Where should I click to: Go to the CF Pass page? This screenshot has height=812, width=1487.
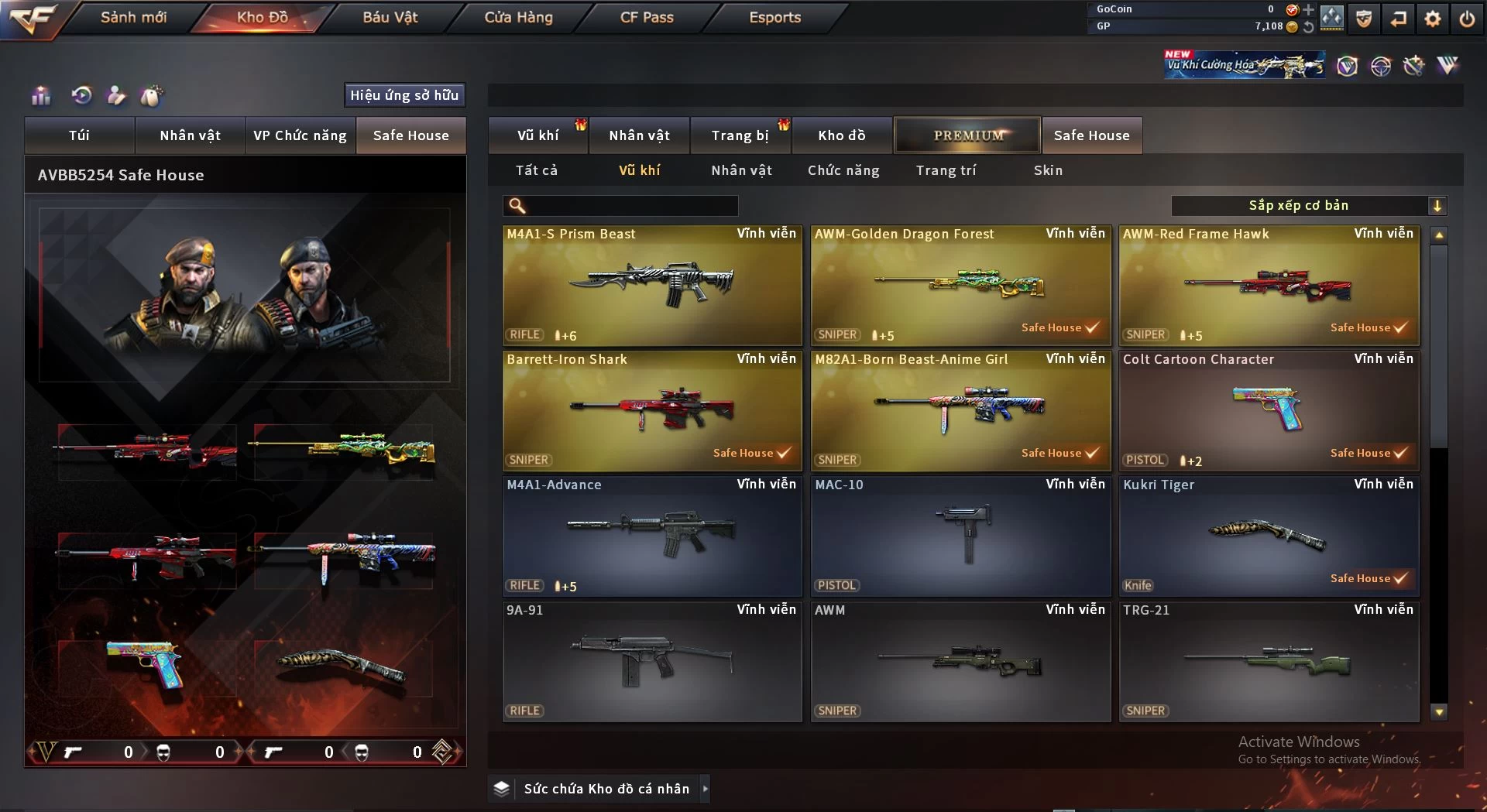click(x=647, y=17)
